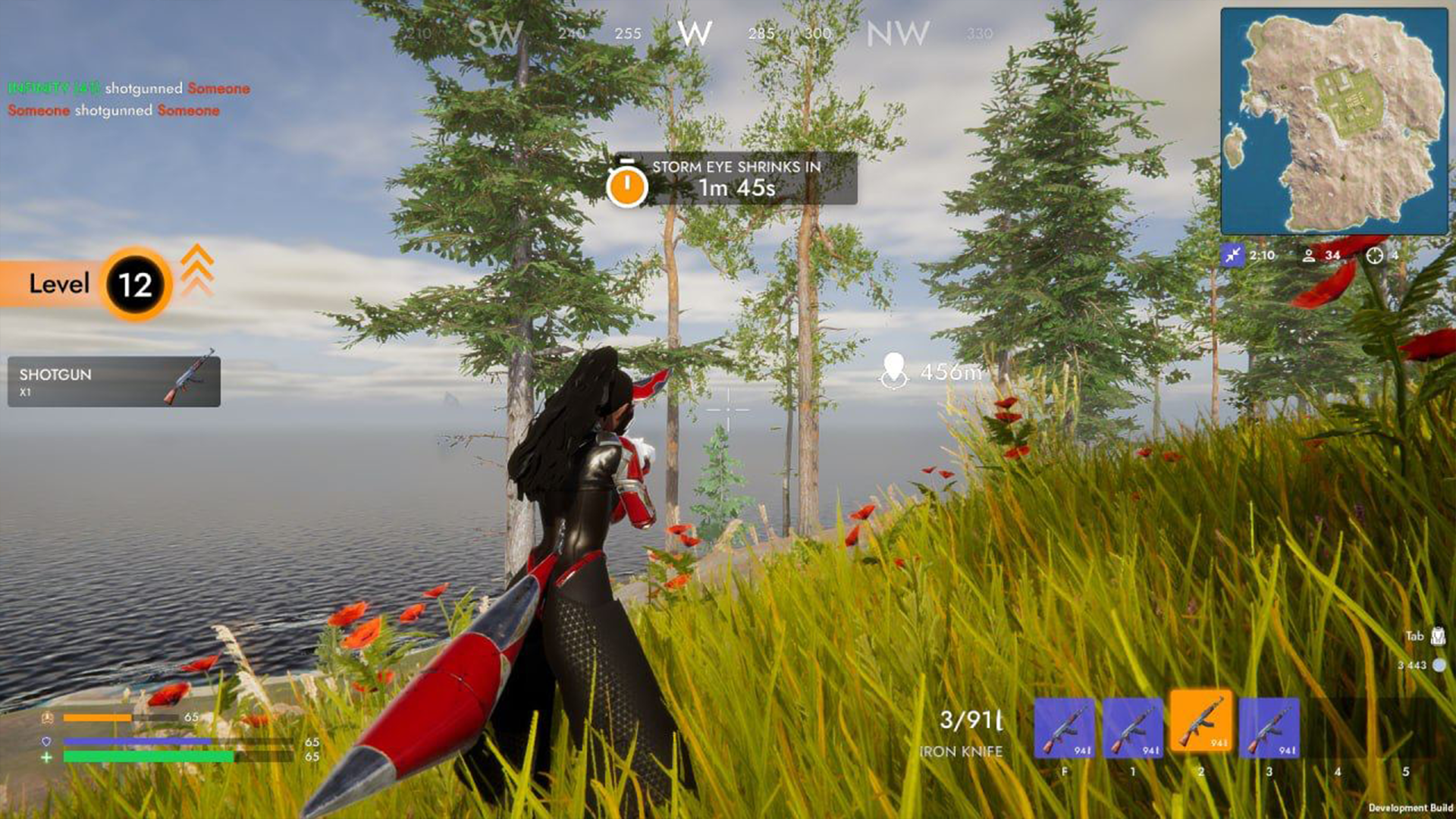This screenshot has width=1456, height=819.
Task: Click the player count icon showing 34
Action: (x=1310, y=256)
